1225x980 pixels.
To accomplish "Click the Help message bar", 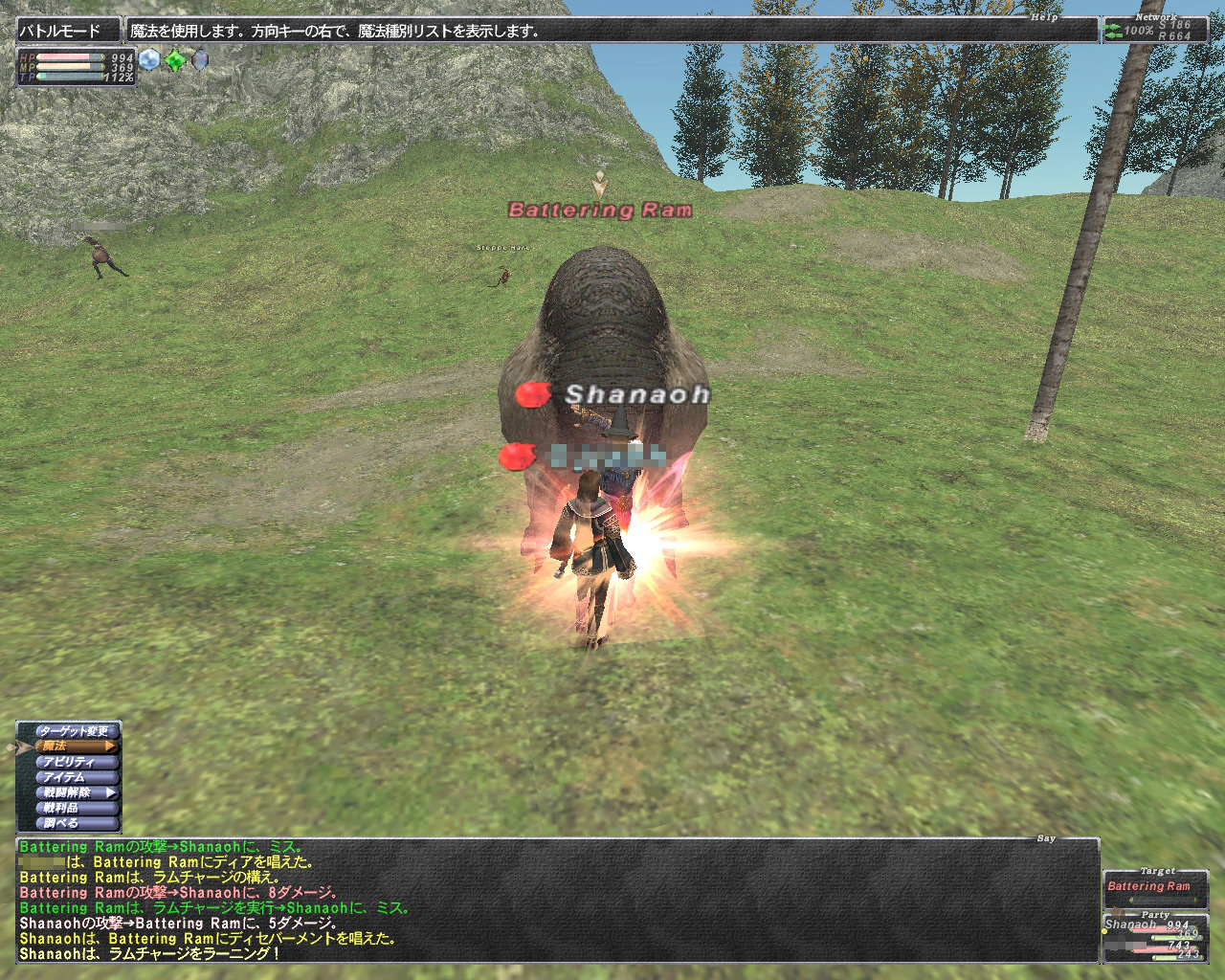I will (612, 31).
